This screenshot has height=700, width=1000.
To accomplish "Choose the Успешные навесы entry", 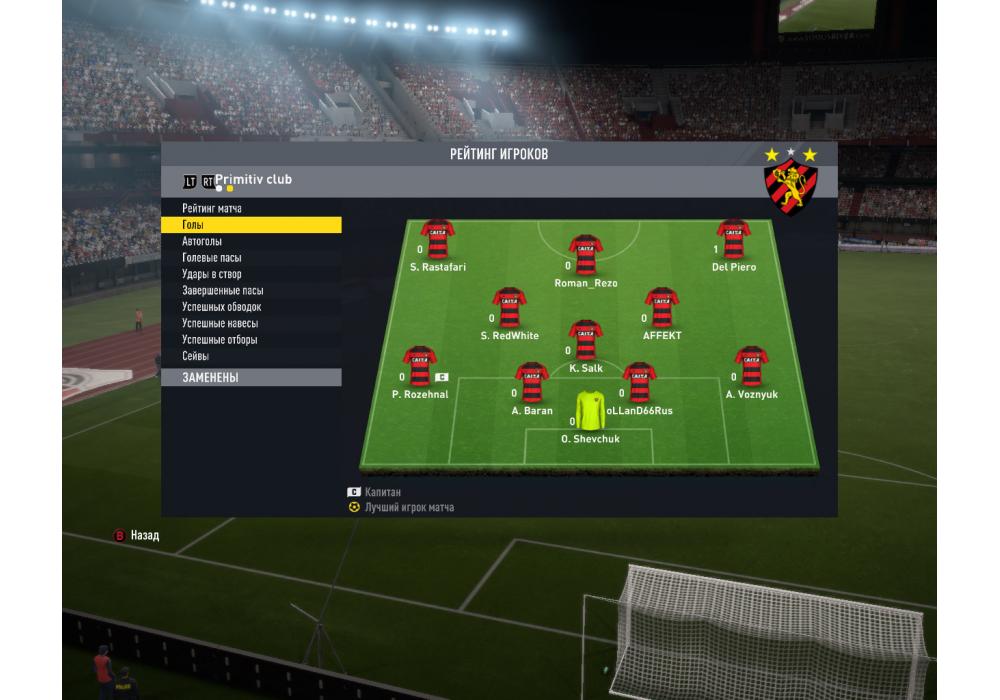I will click(220, 323).
